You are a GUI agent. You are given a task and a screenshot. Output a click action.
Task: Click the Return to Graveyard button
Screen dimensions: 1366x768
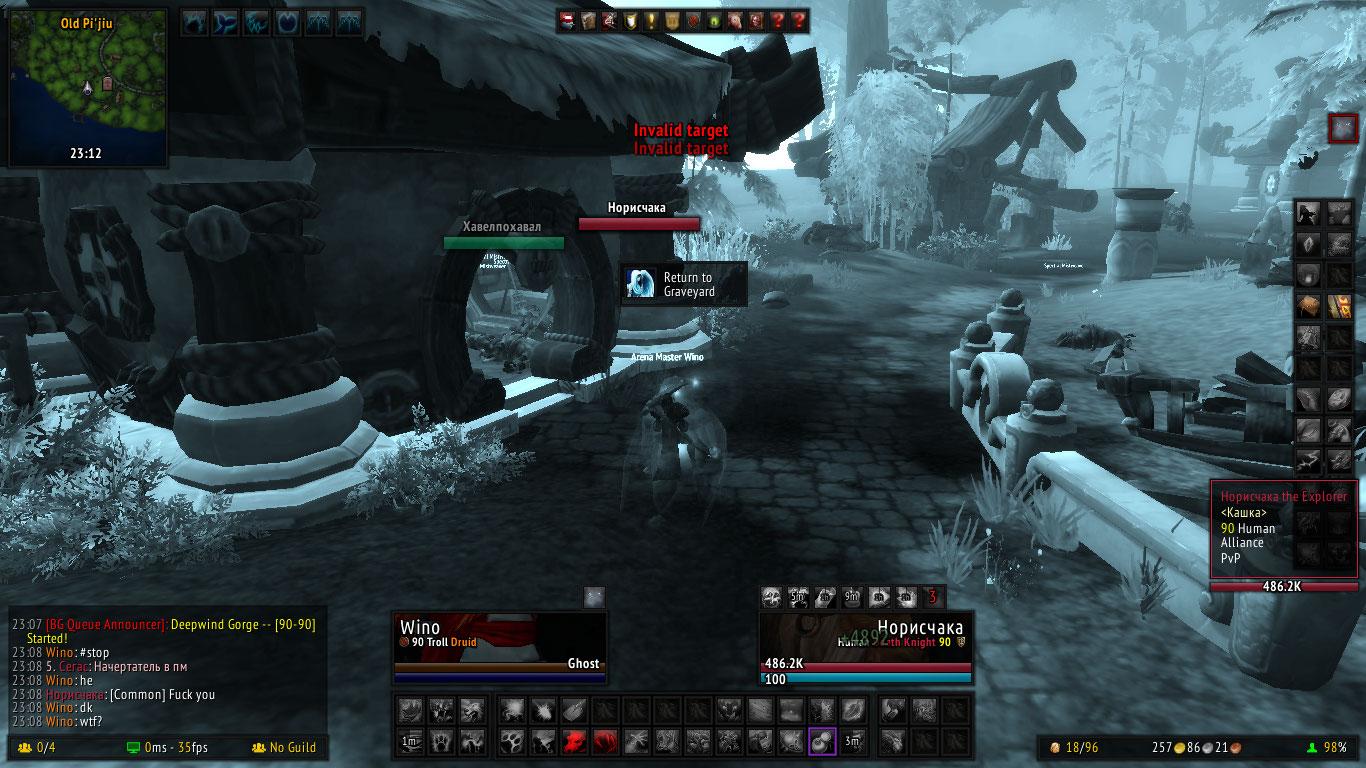(x=683, y=284)
